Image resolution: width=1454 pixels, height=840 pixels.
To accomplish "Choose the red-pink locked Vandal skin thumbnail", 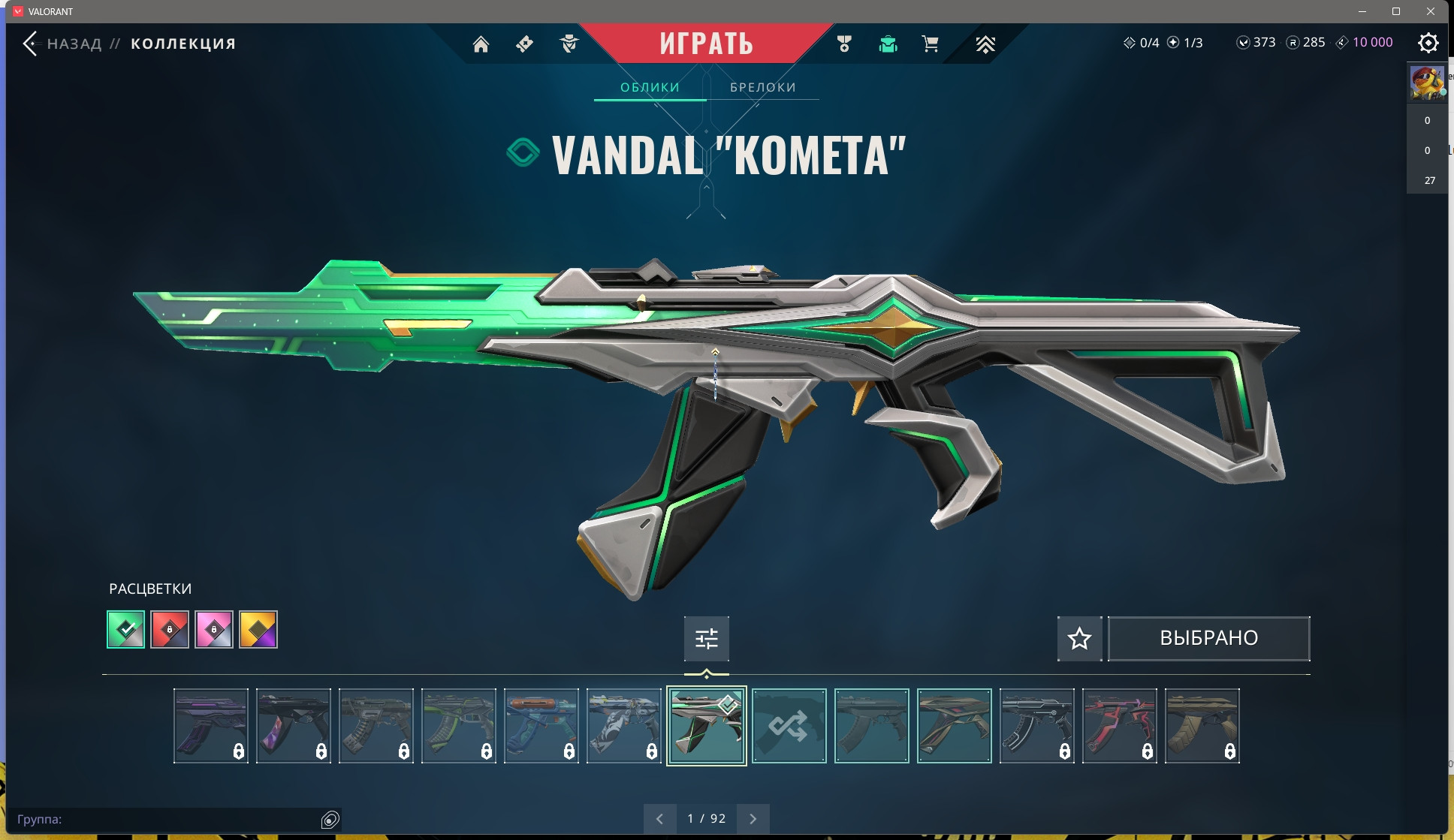I will [1119, 726].
